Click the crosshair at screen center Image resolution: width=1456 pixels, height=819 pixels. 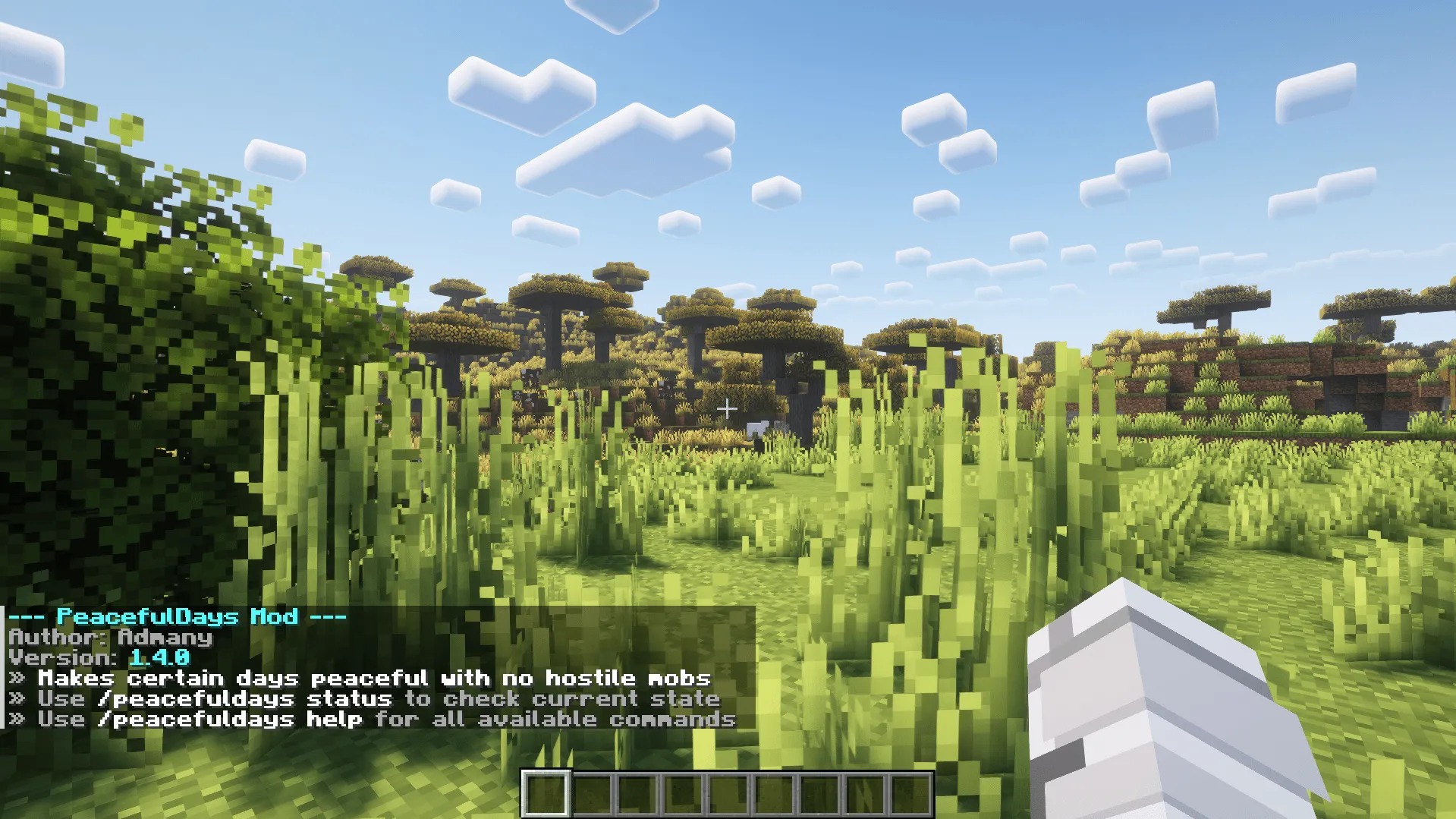tap(728, 408)
